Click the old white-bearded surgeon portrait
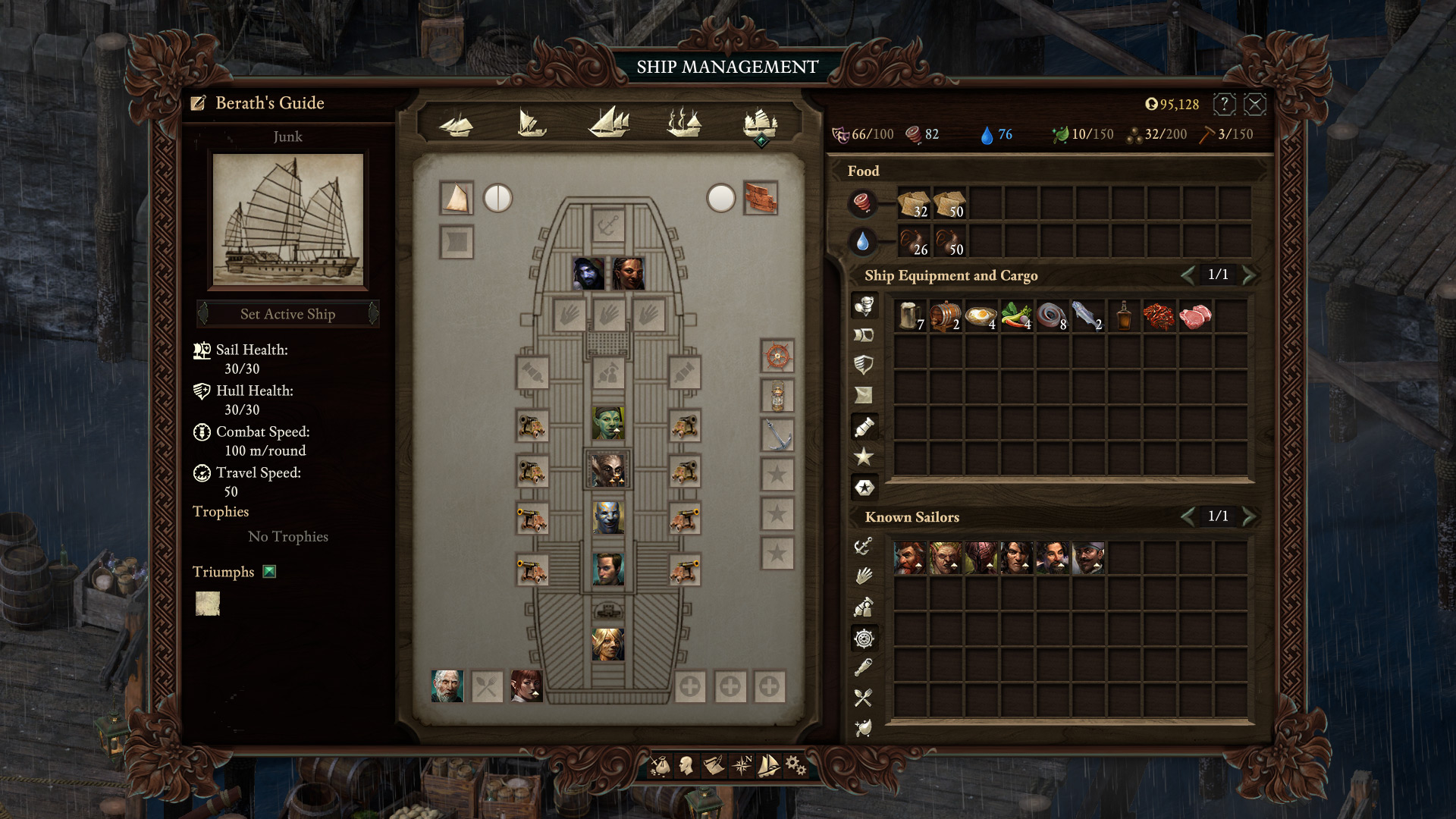1456x819 pixels. [447, 686]
